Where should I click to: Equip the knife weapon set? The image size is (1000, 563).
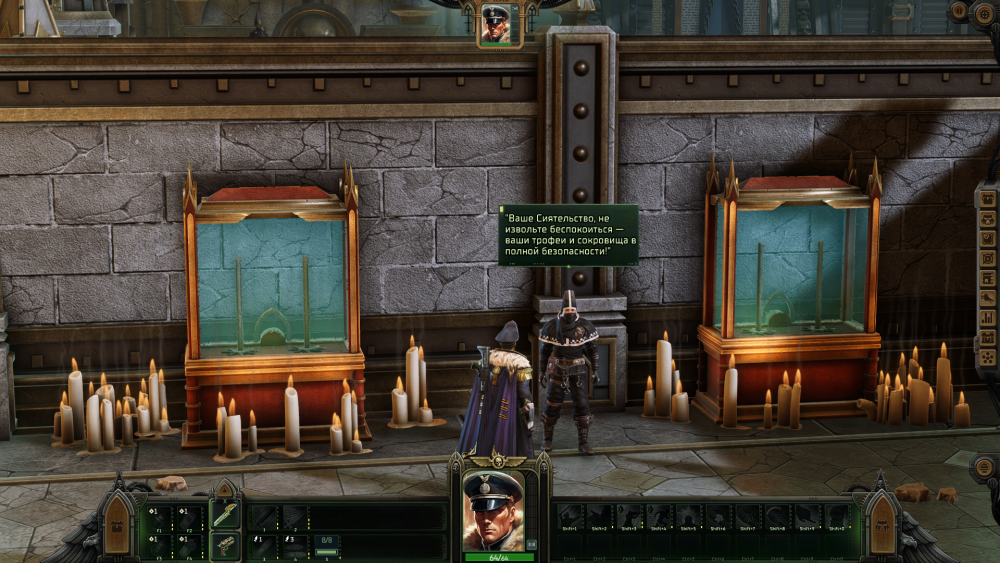tap(225, 516)
